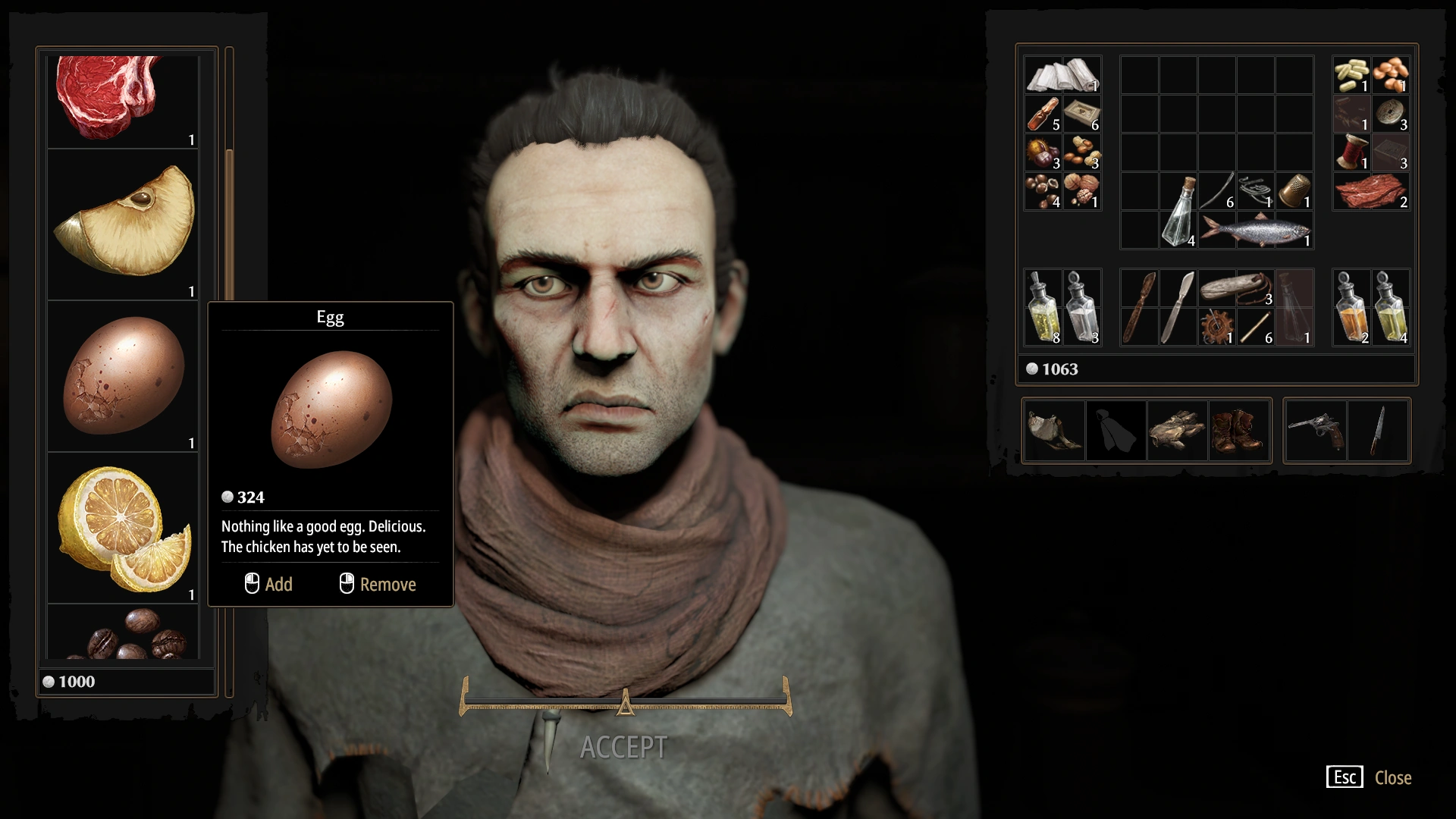Select the equipped revolver slot
The width and height of the screenshot is (1456, 819).
coord(1316,431)
